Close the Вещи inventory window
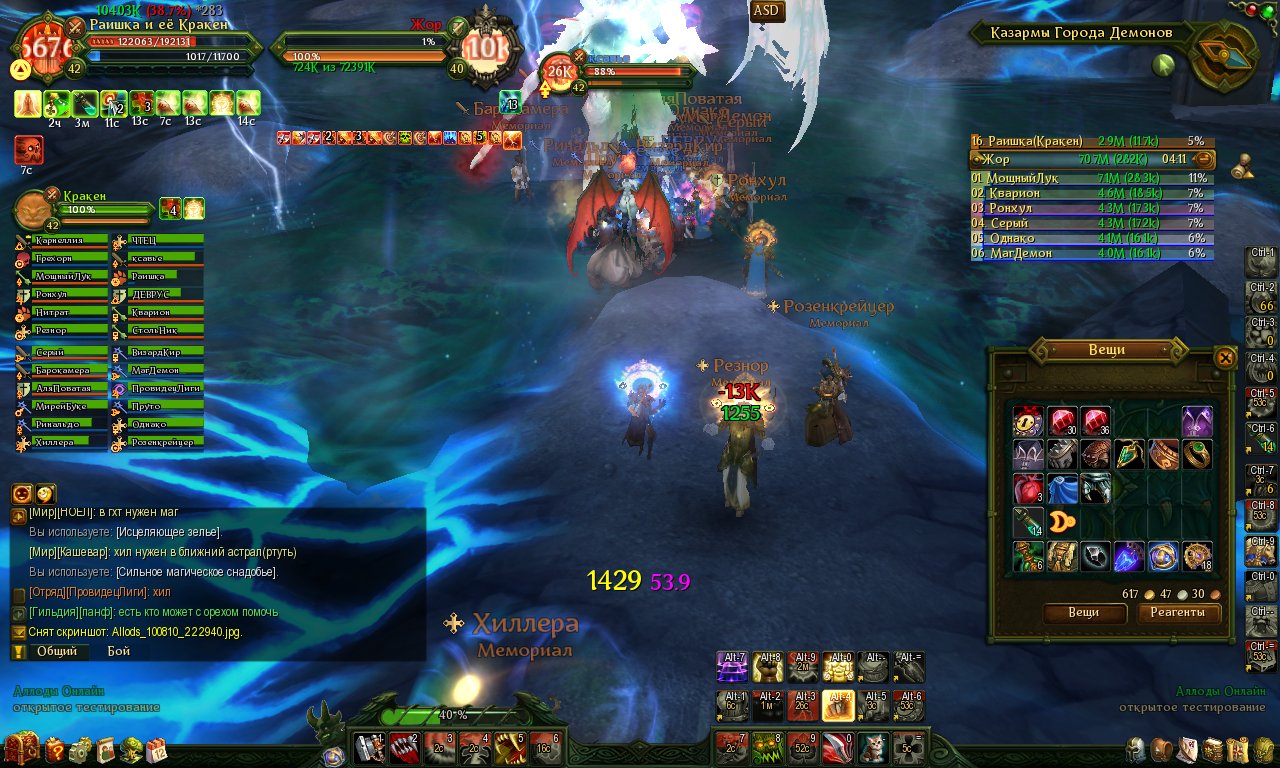 (1225, 357)
